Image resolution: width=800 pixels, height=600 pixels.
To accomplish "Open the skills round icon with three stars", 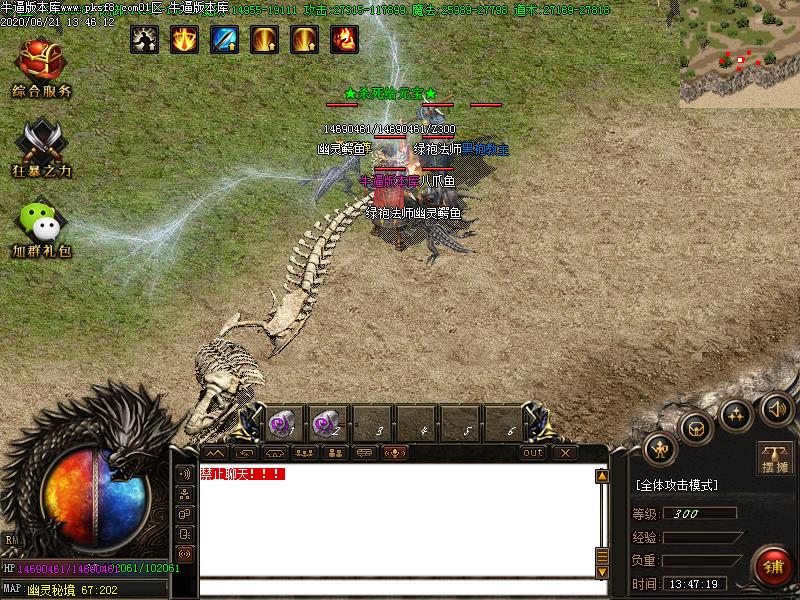I will [736, 412].
